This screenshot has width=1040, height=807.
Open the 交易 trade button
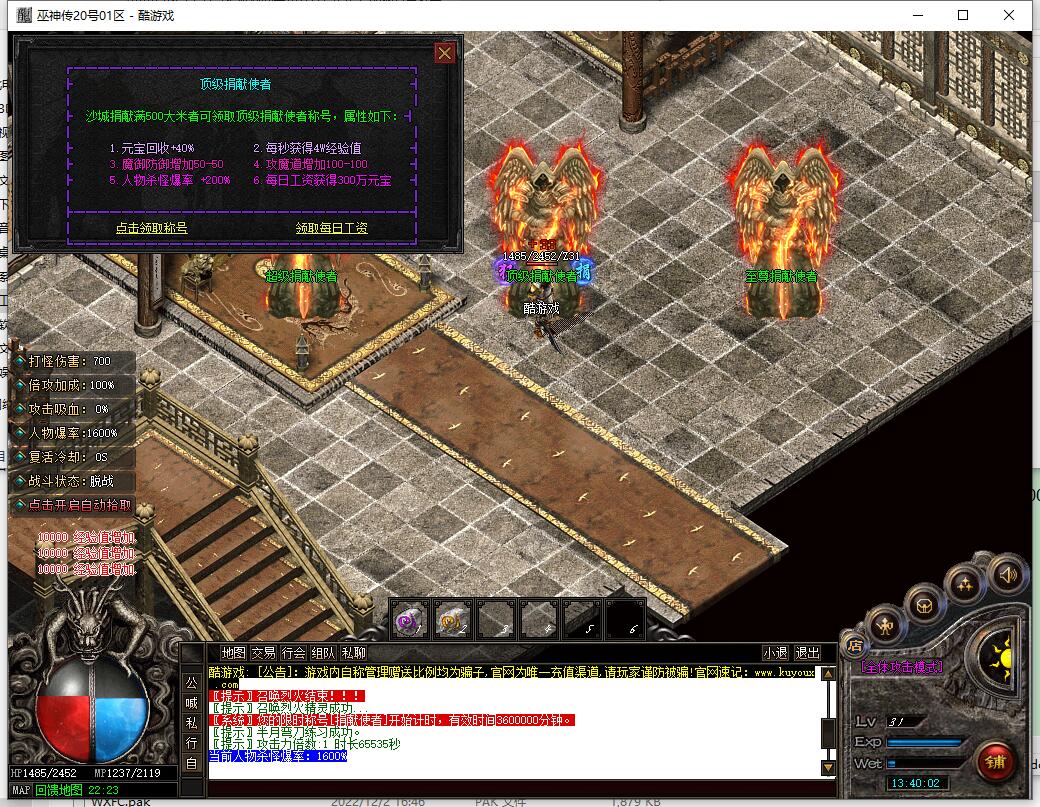tap(263, 653)
